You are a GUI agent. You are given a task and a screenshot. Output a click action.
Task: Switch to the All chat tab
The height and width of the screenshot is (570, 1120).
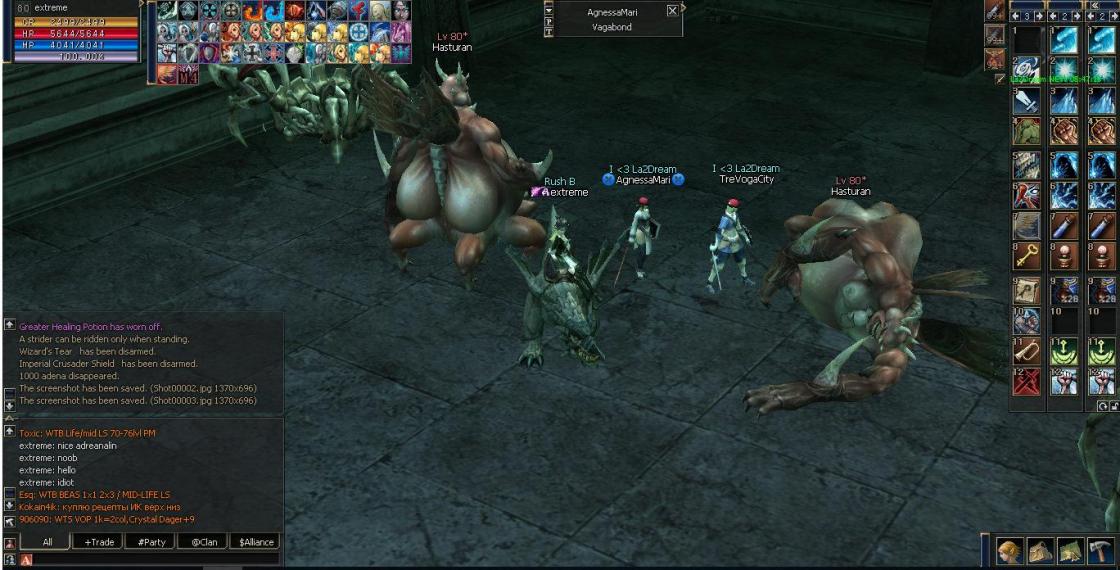(47, 542)
